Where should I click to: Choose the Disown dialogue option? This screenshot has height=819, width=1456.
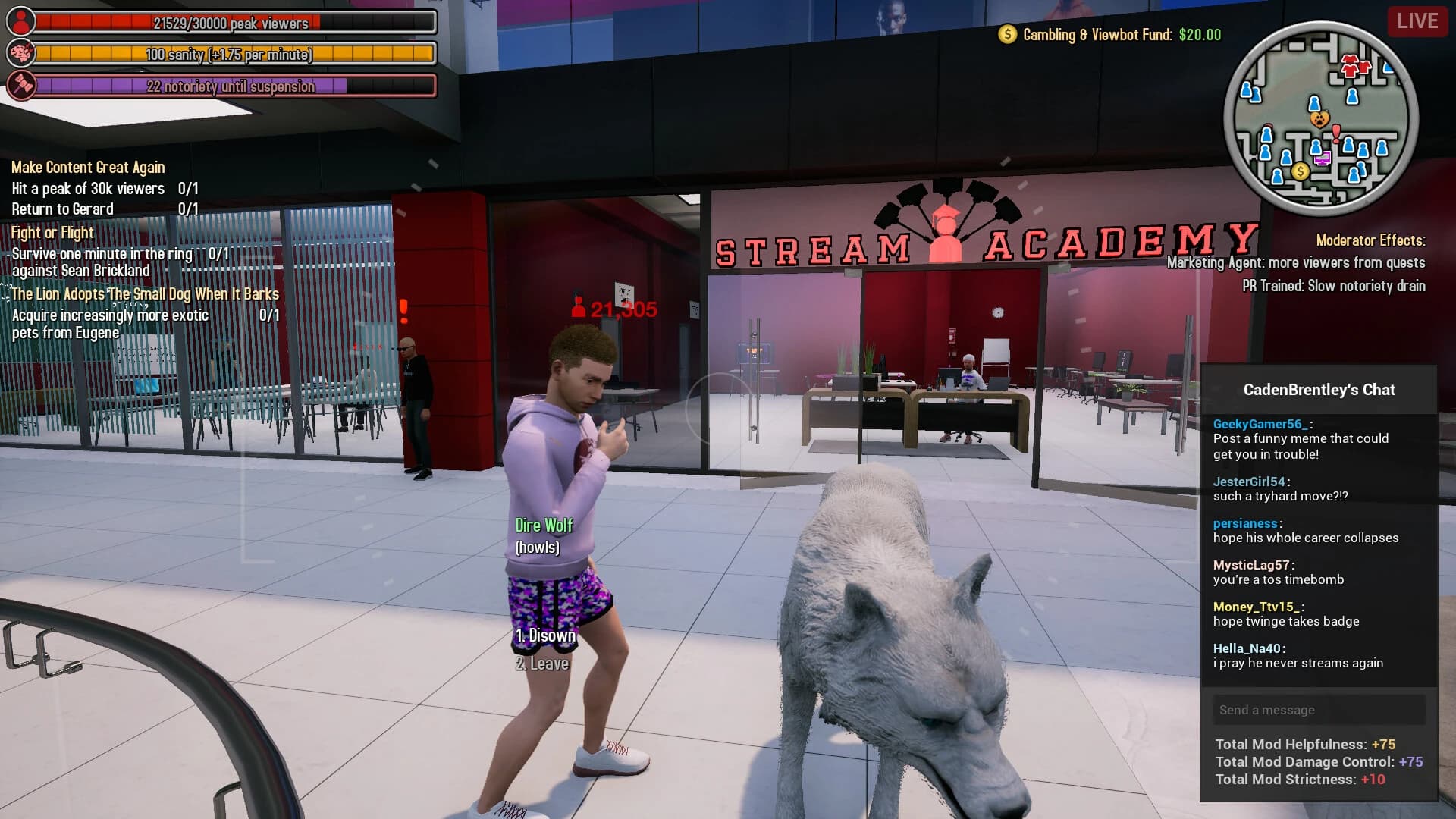coord(544,635)
